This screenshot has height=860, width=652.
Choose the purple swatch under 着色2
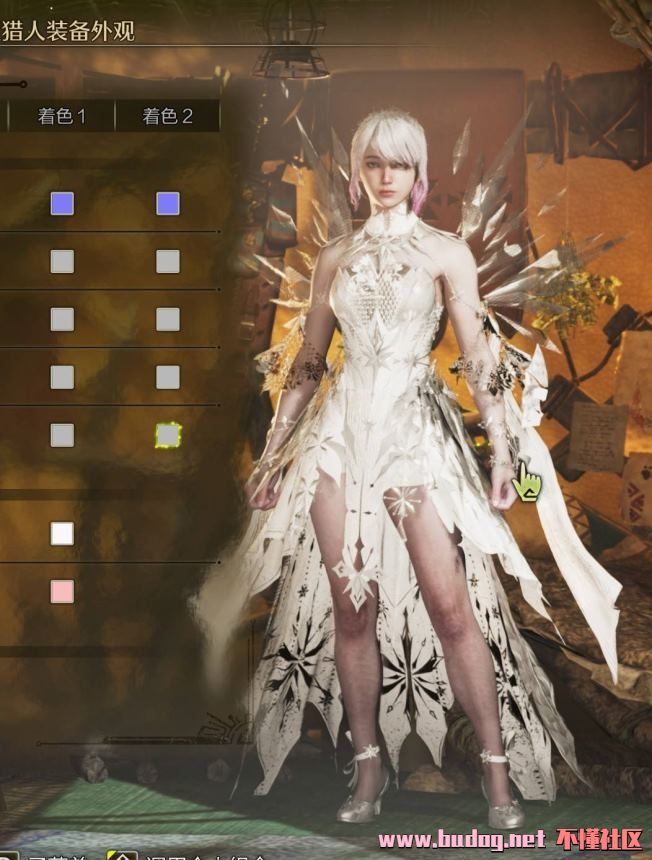click(168, 204)
